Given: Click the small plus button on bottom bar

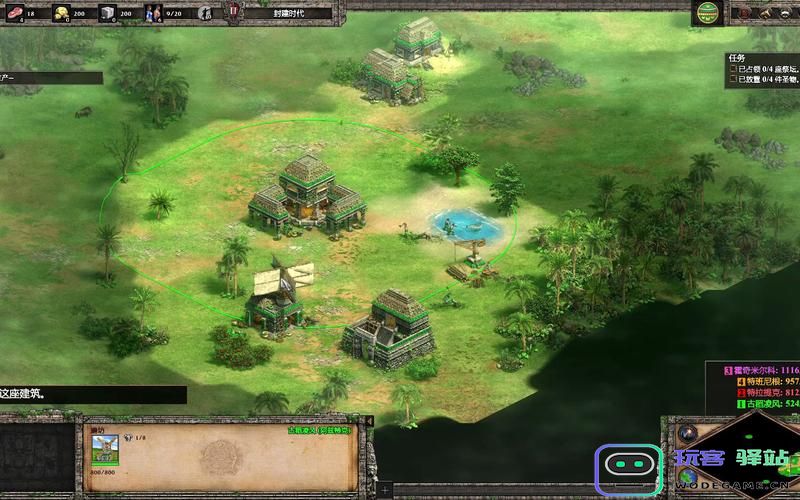Looking at the screenshot, I should click(x=385, y=490).
